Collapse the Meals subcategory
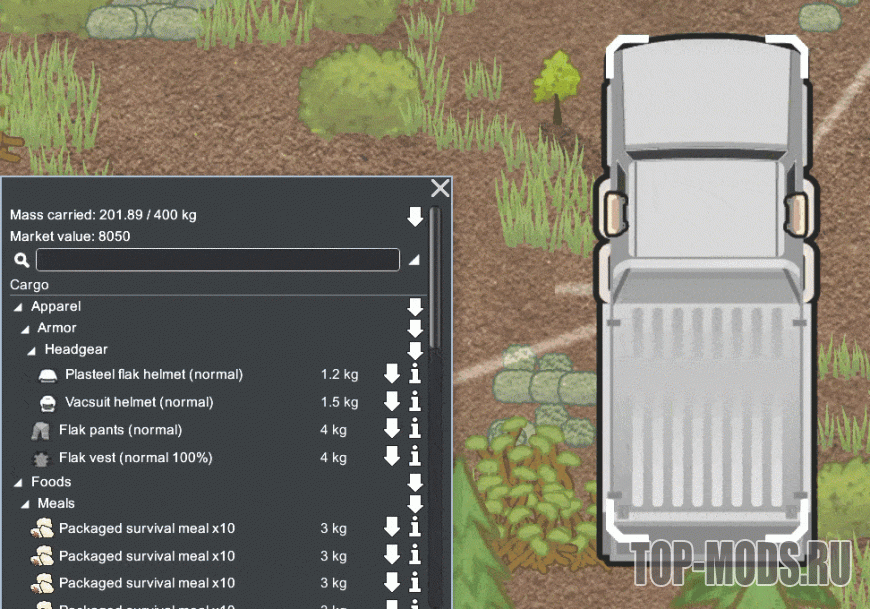This screenshot has width=870, height=609. (x=25, y=504)
